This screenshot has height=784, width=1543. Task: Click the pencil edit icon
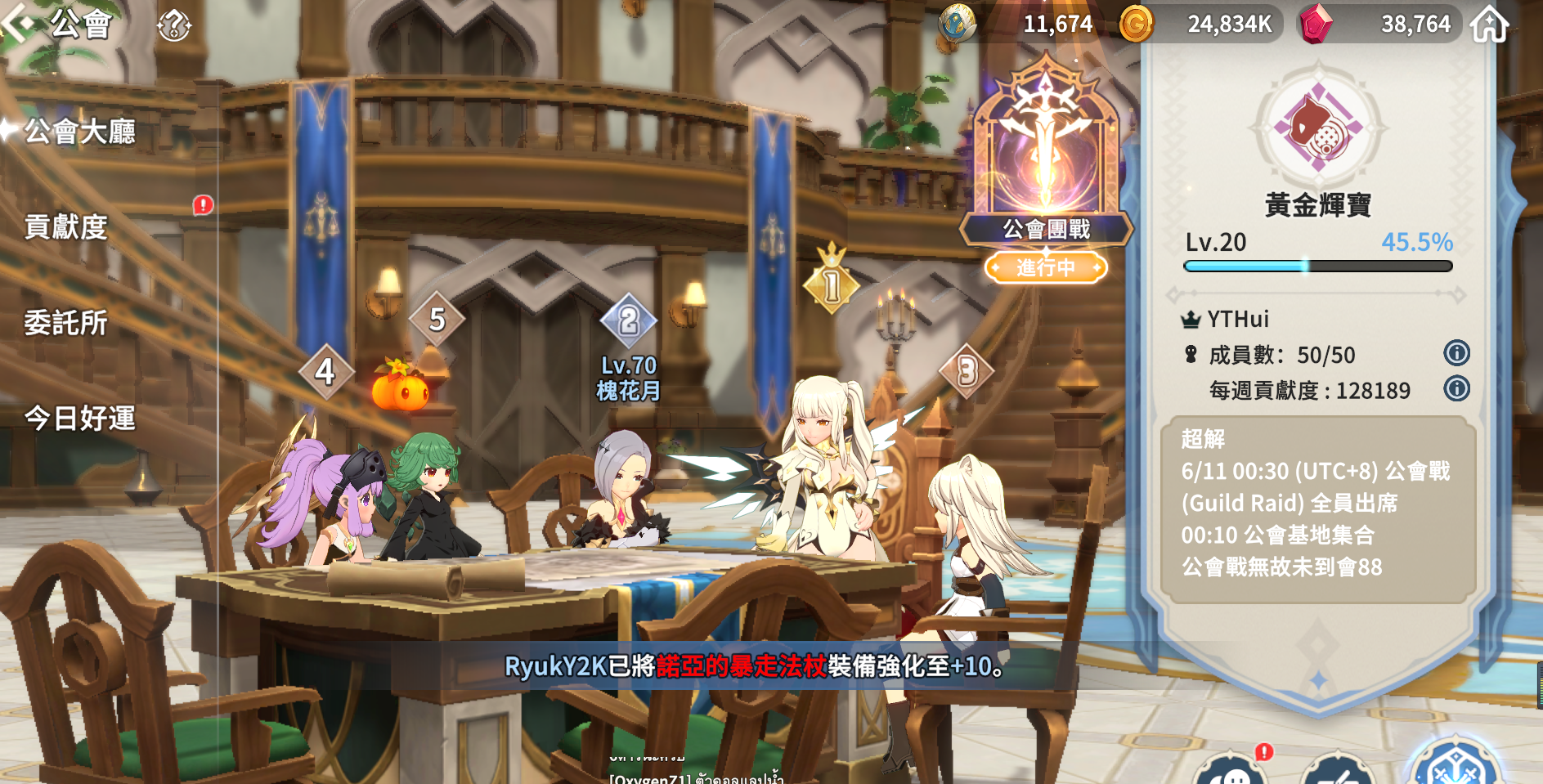(x=1338, y=772)
